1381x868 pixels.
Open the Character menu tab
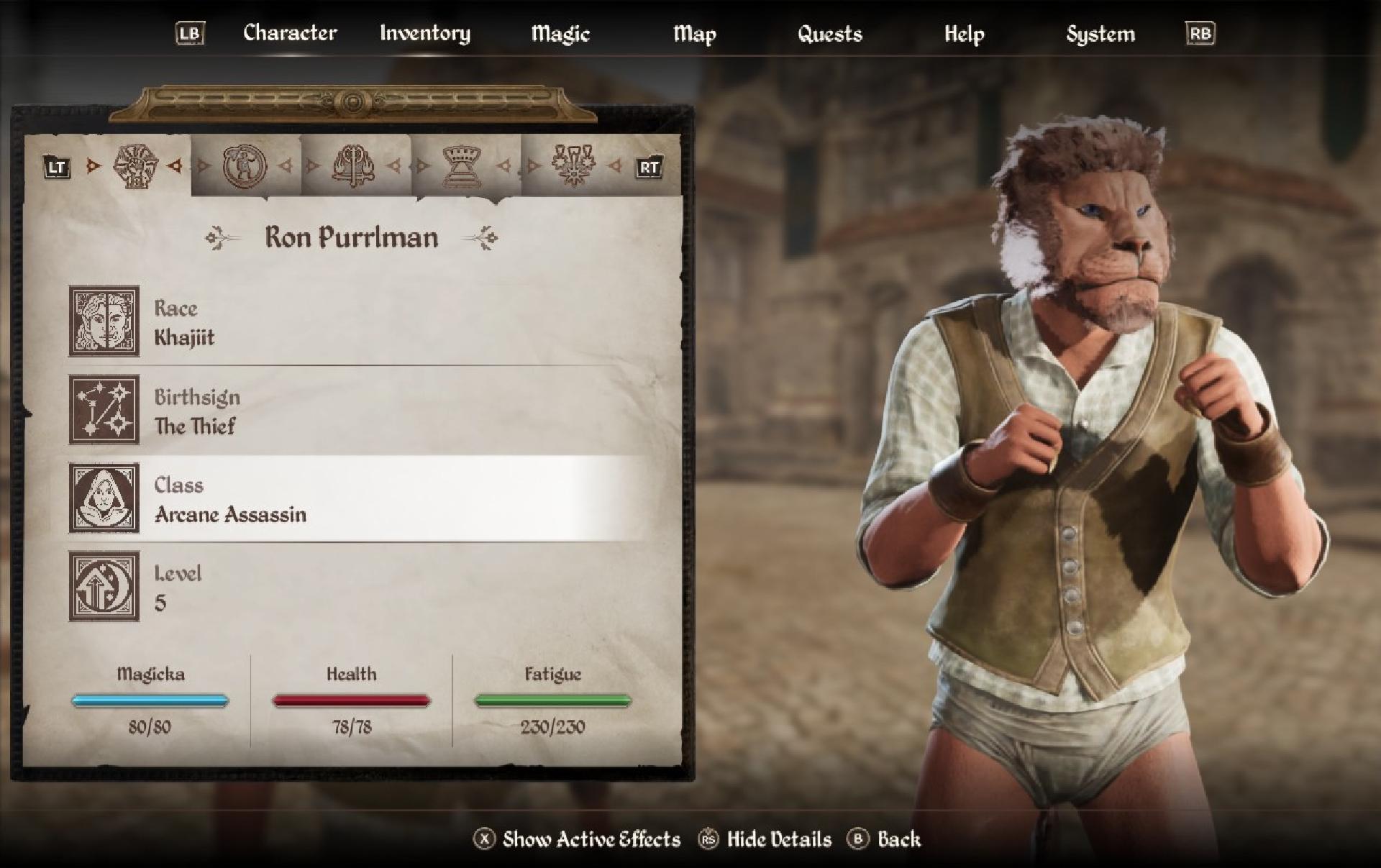289,33
